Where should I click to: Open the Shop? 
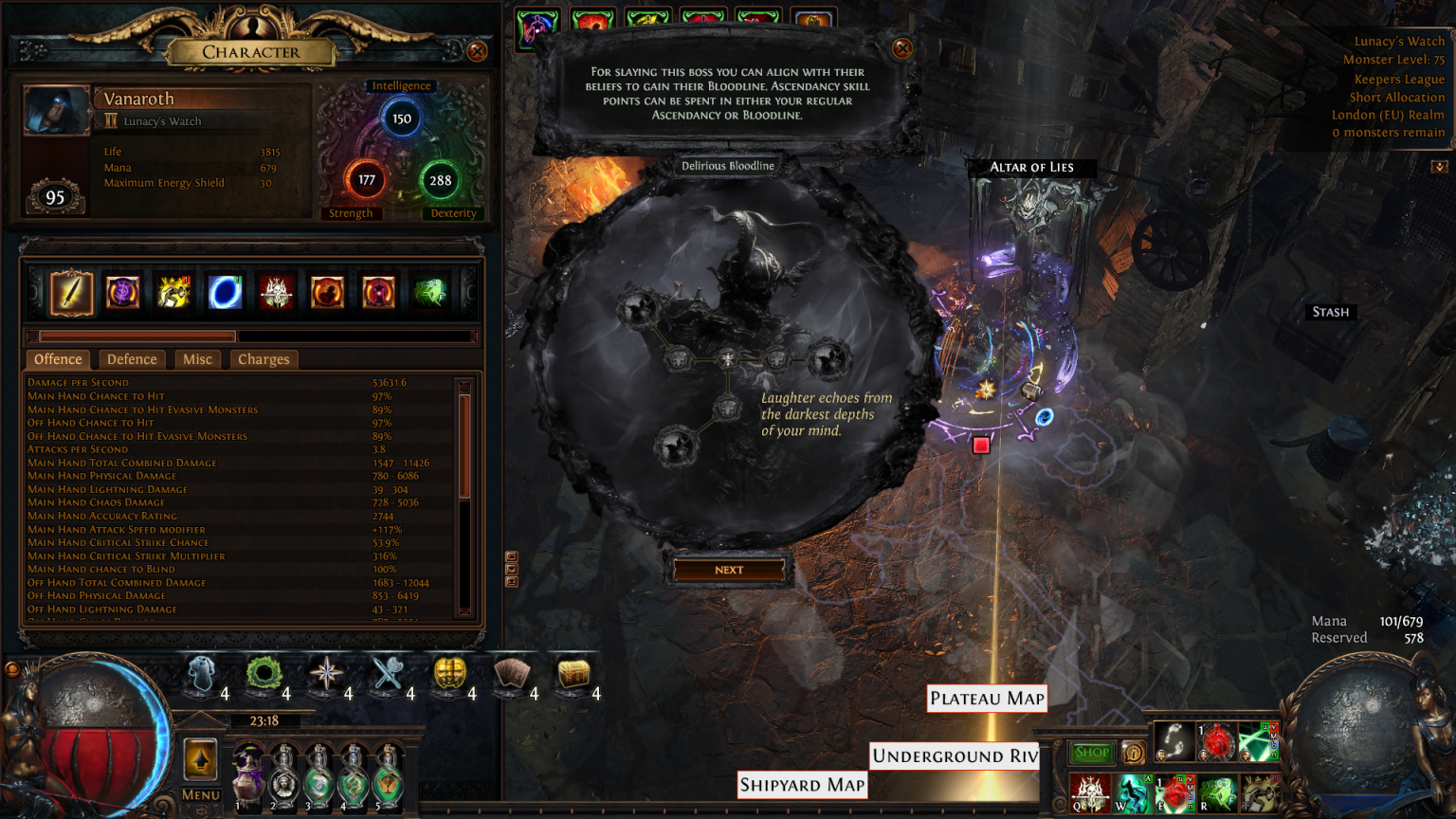pos(1092,753)
